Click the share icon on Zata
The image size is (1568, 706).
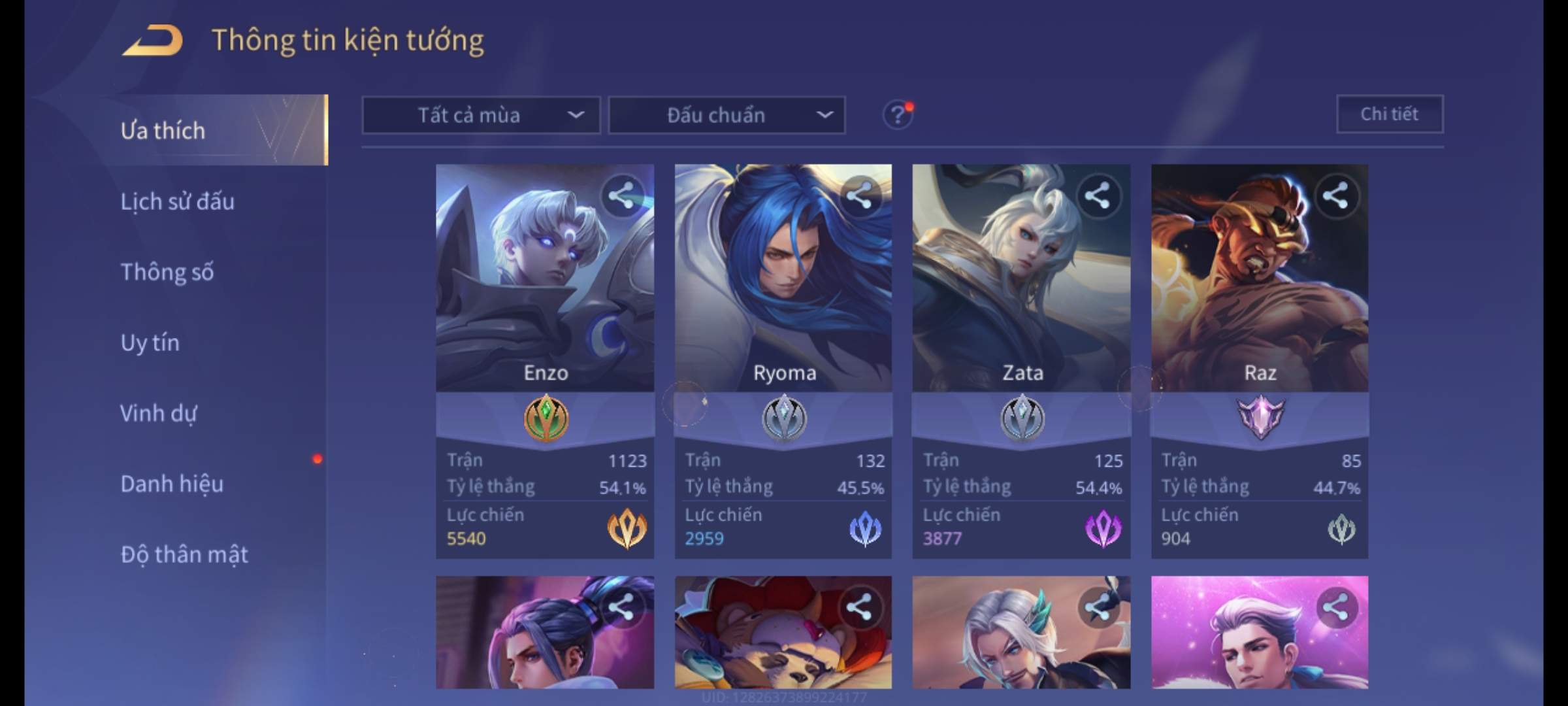pyautogui.click(x=1098, y=196)
